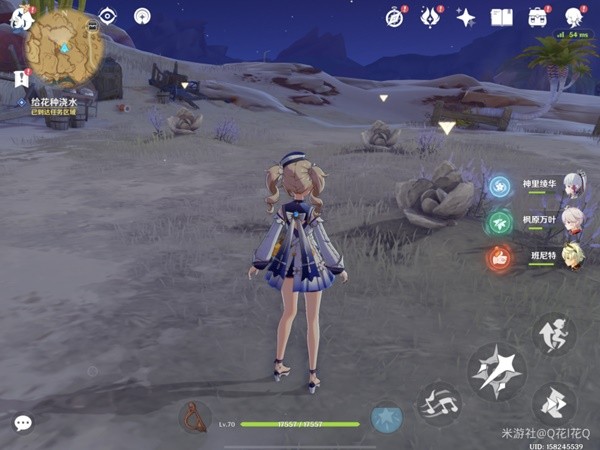Tap the jump button
The image size is (600, 450).
(x=552, y=334)
